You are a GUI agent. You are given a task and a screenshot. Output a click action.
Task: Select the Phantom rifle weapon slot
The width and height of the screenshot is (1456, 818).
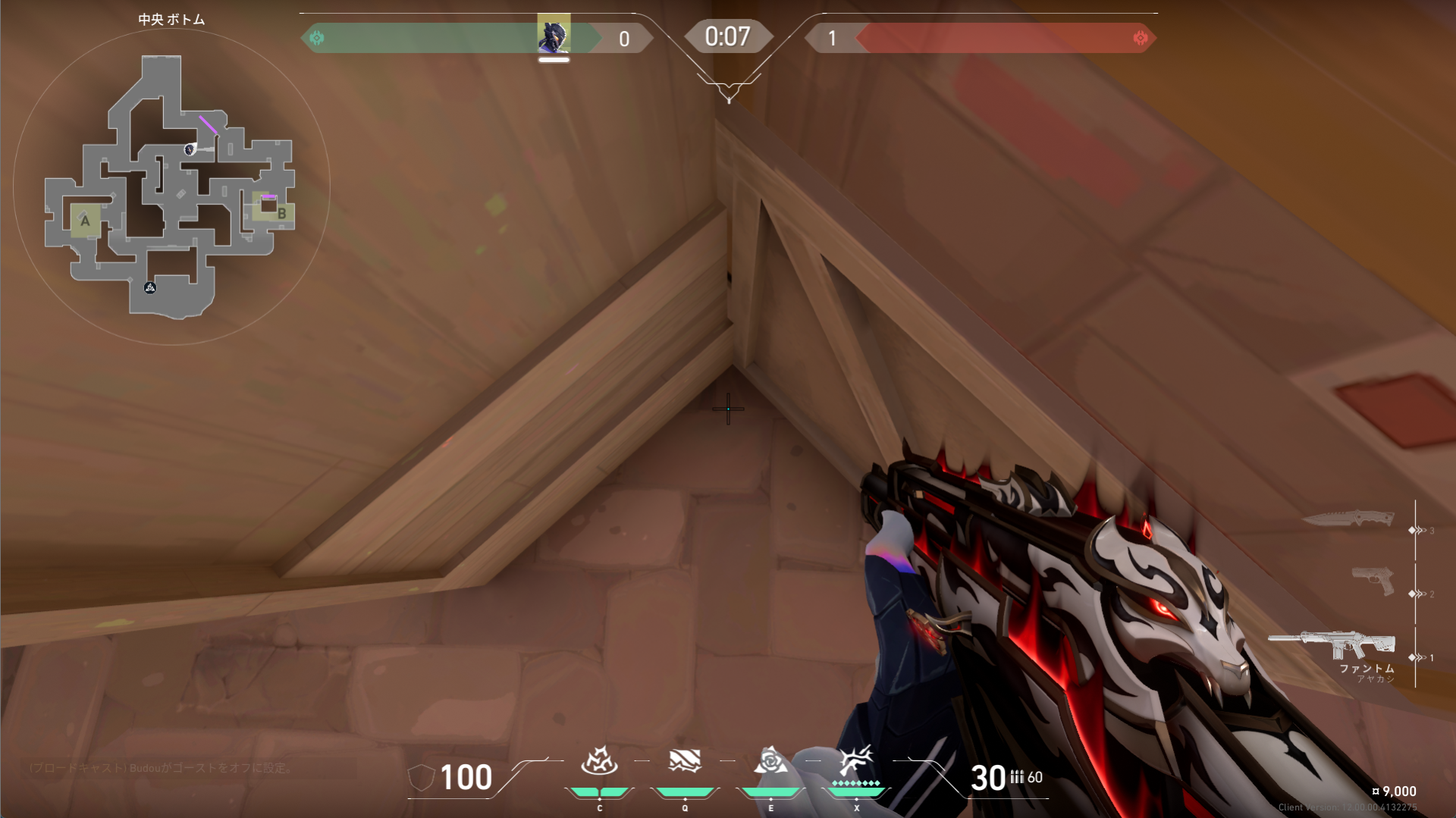pyautogui.click(x=1332, y=644)
